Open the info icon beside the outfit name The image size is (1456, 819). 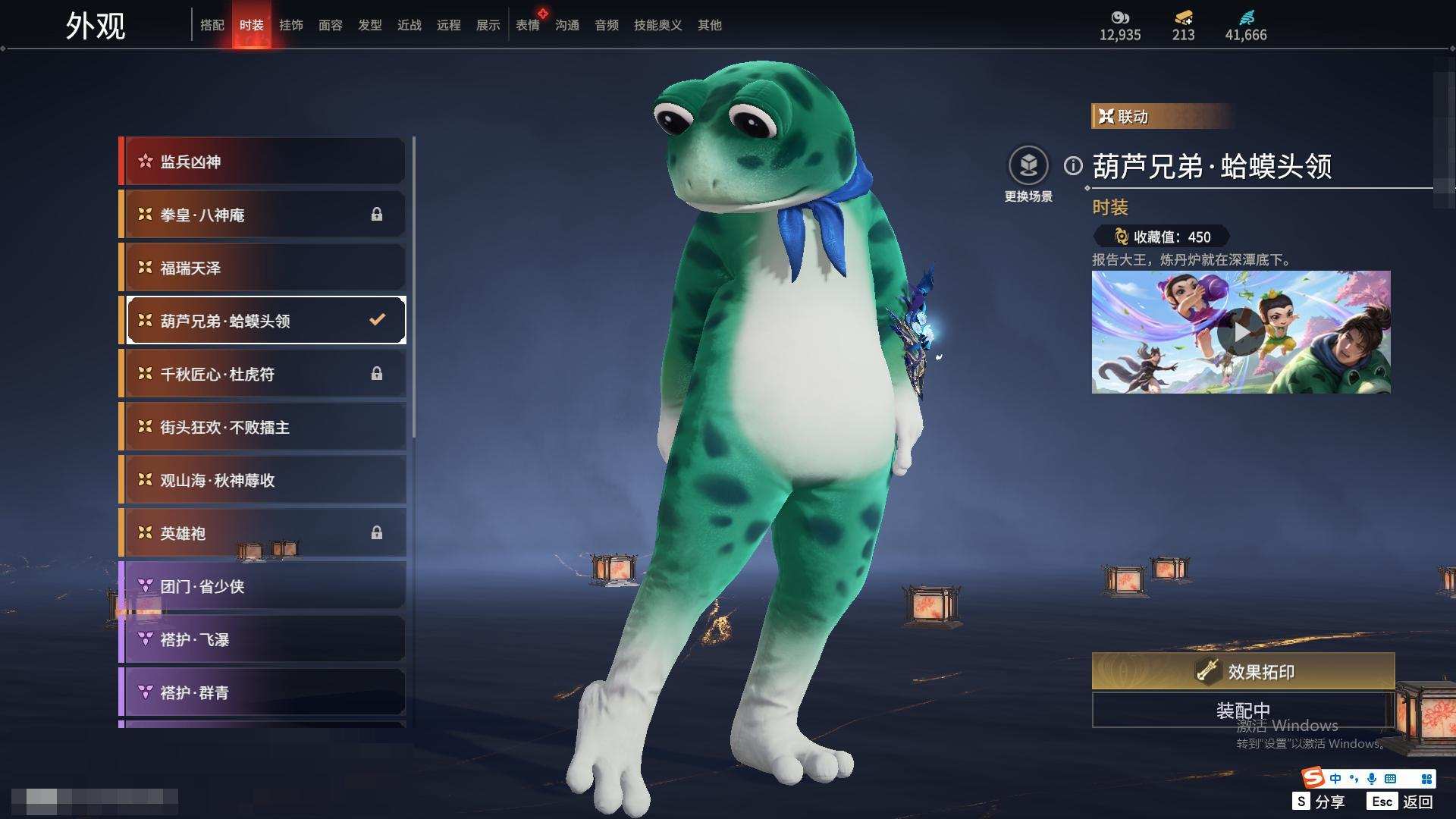click(x=1073, y=165)
